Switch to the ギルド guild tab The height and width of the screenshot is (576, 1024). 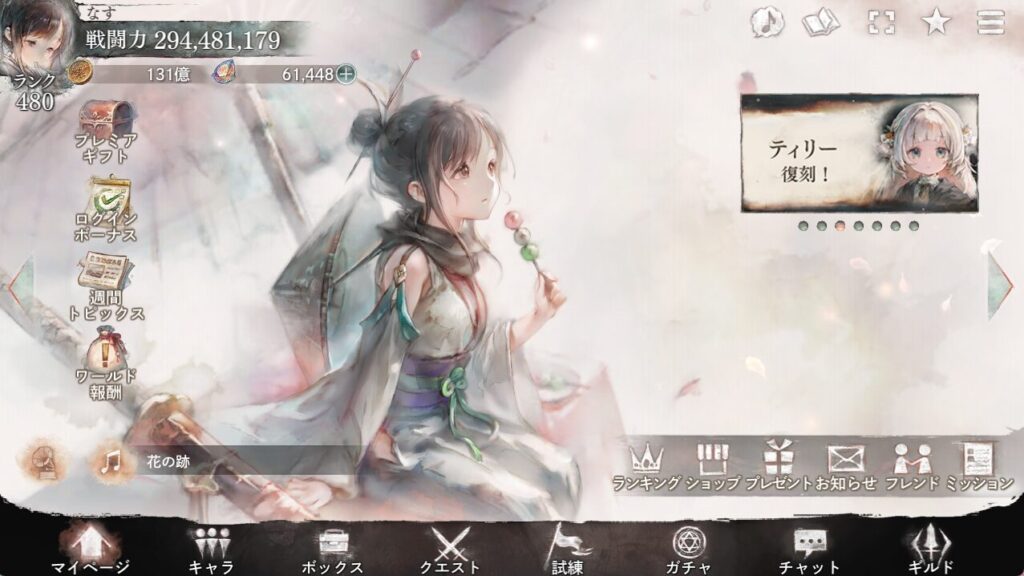929,549
